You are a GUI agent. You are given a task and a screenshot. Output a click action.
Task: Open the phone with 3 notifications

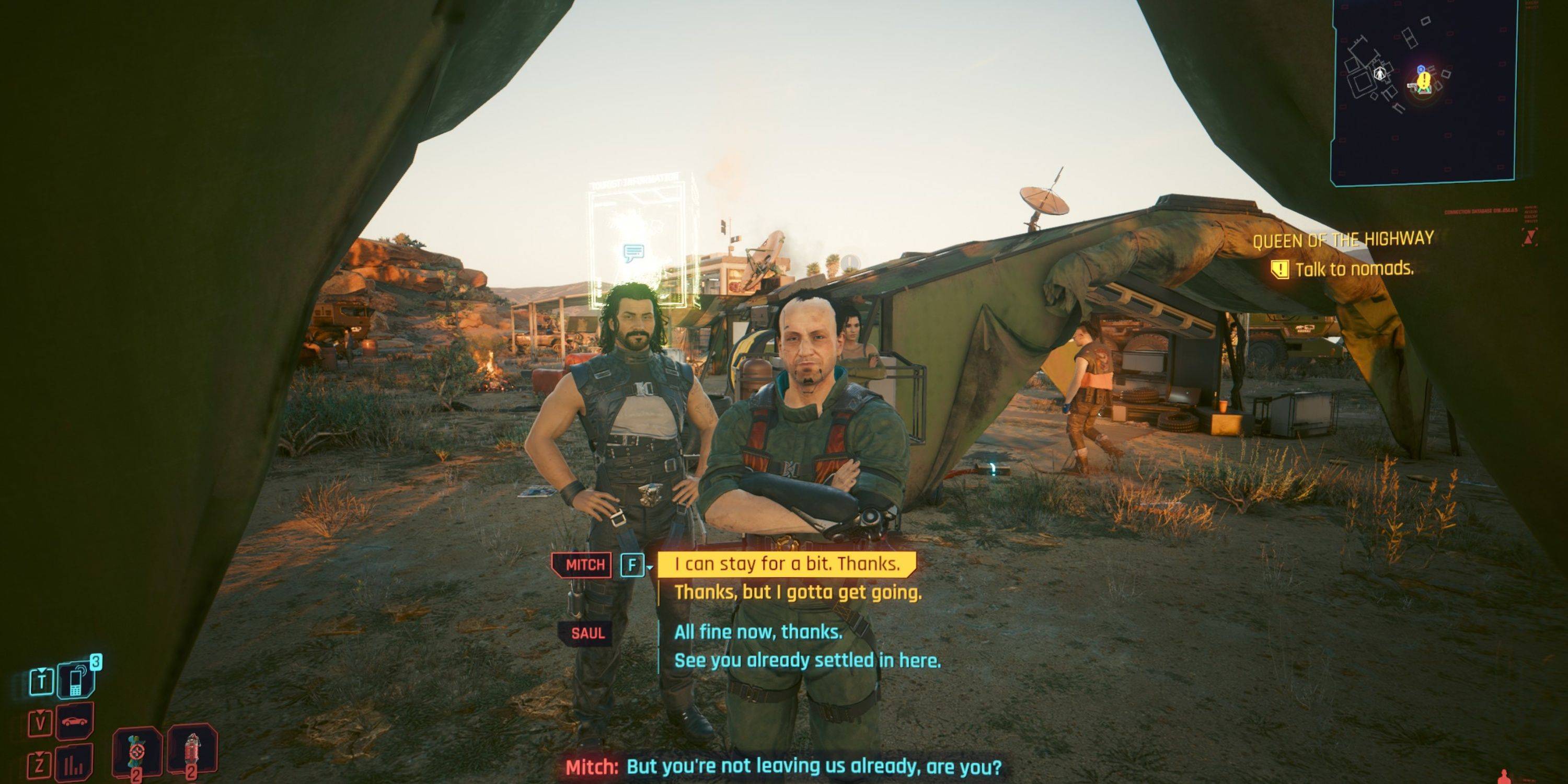76,681
